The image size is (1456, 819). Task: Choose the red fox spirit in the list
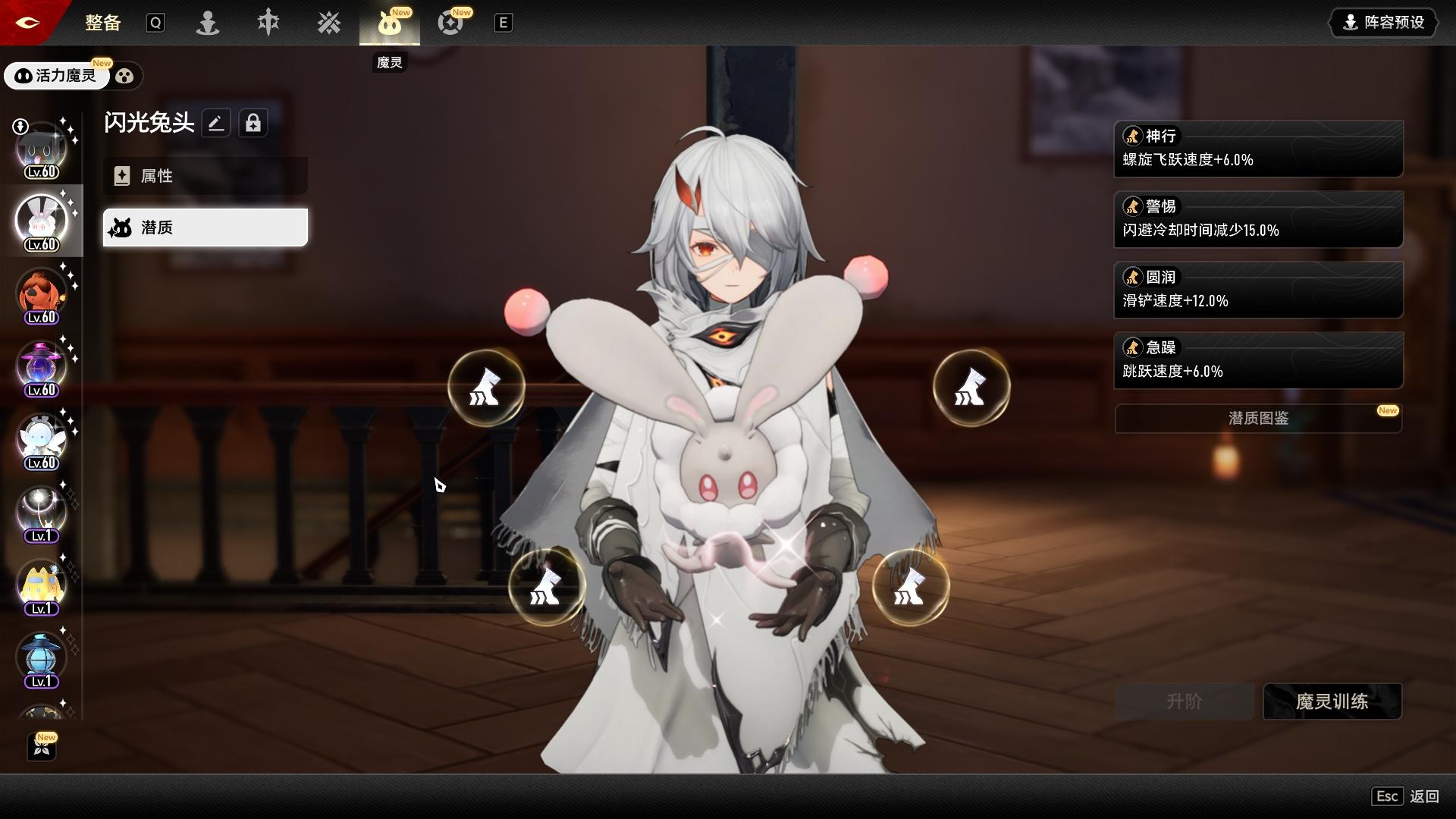42,295
